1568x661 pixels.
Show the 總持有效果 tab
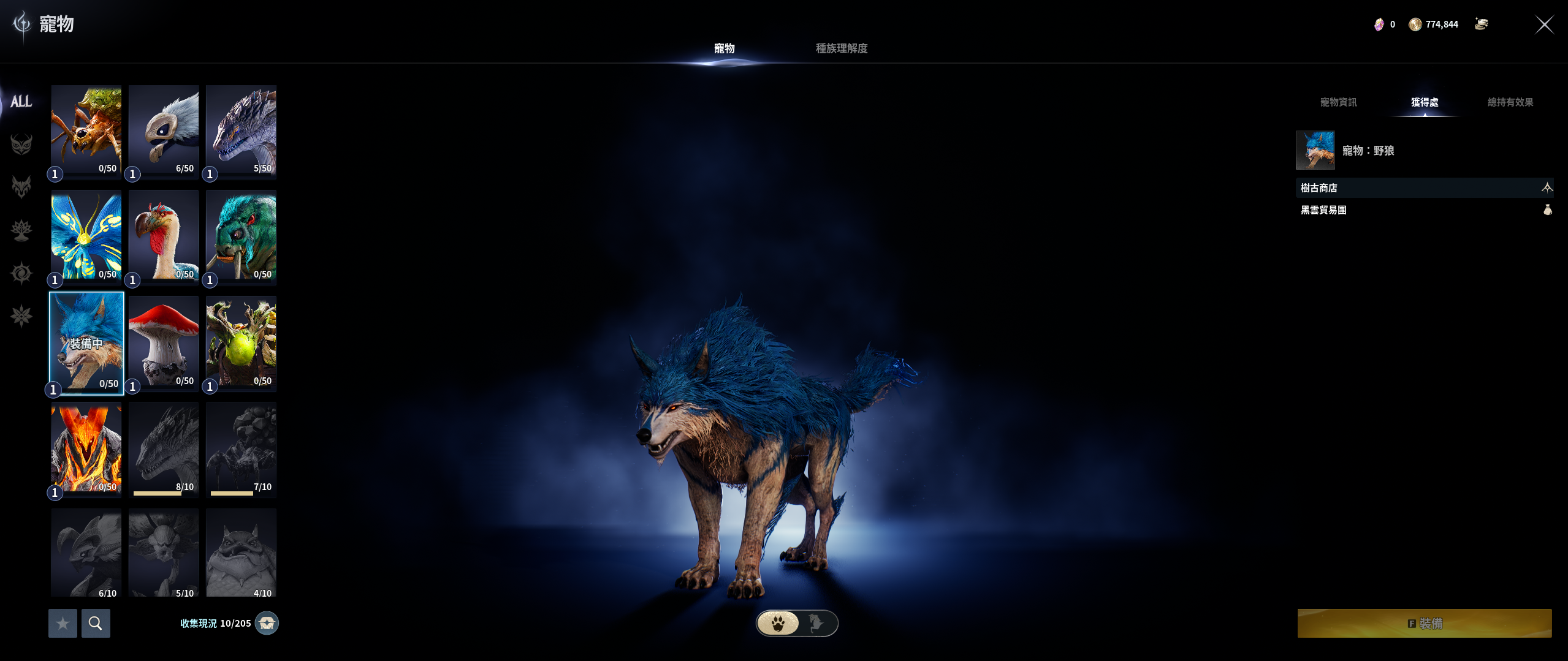(1510, 102)
